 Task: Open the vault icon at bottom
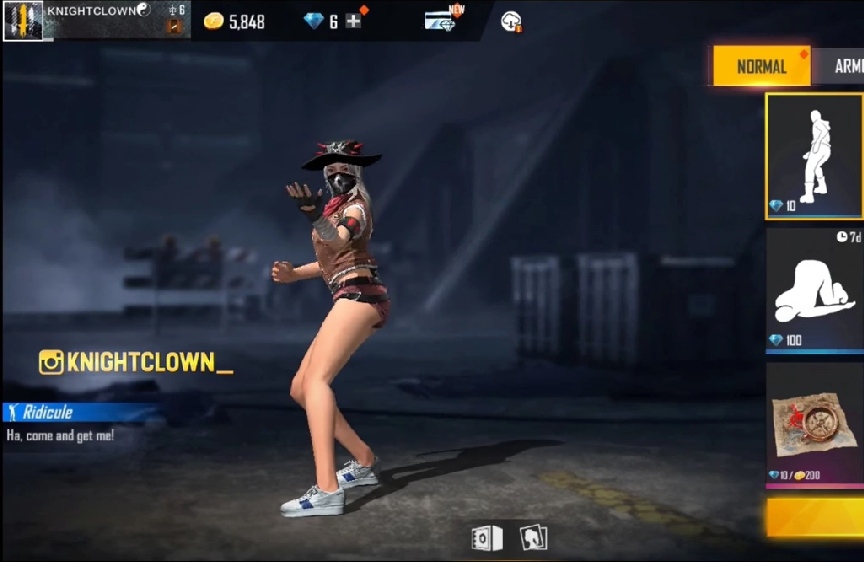(487, 538)
